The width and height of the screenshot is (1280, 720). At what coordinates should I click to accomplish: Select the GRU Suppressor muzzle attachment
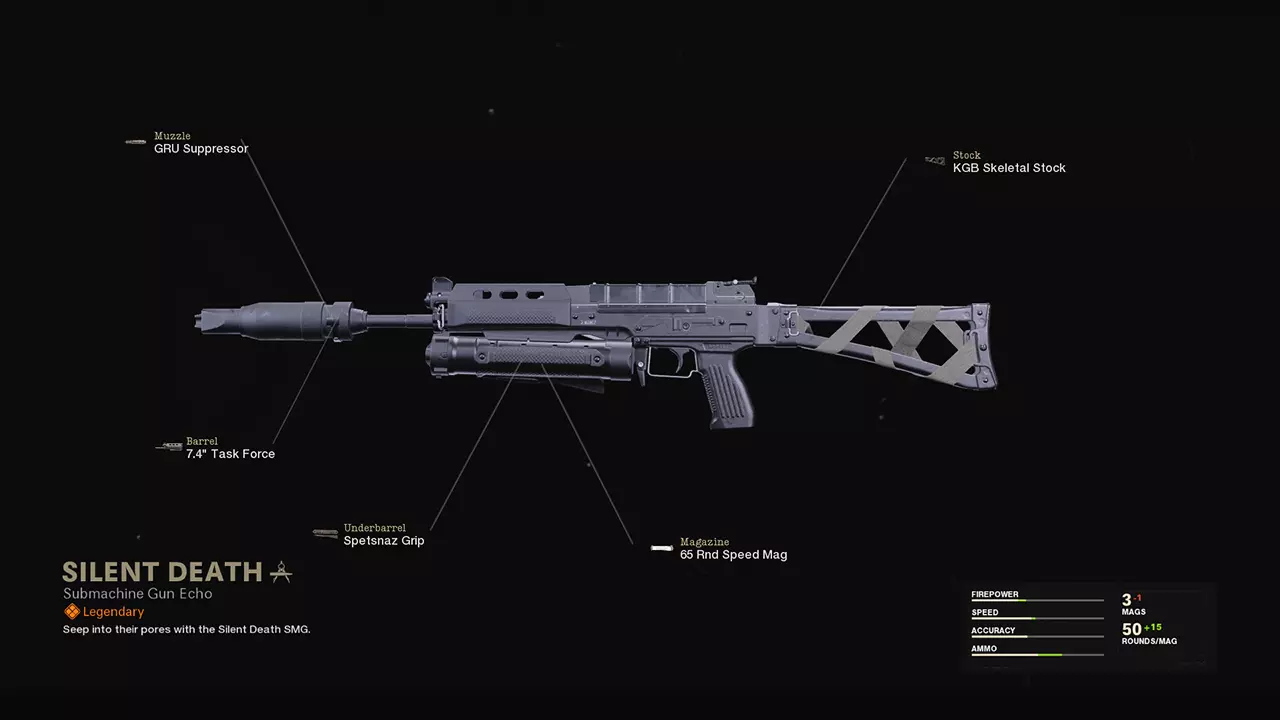pos(200,149)
